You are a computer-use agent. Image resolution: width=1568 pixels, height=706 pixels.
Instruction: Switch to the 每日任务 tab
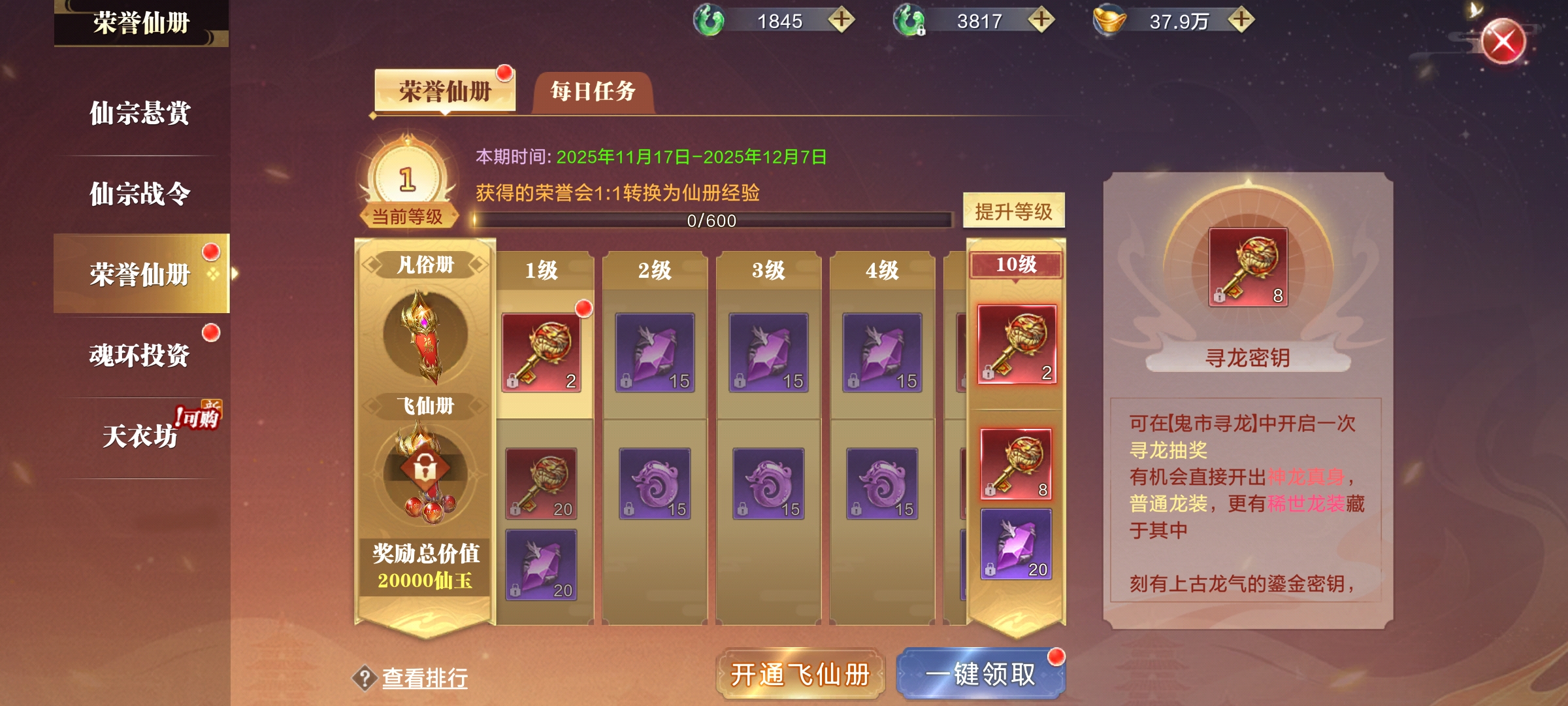pyautogui.click(x=593, y=92)
